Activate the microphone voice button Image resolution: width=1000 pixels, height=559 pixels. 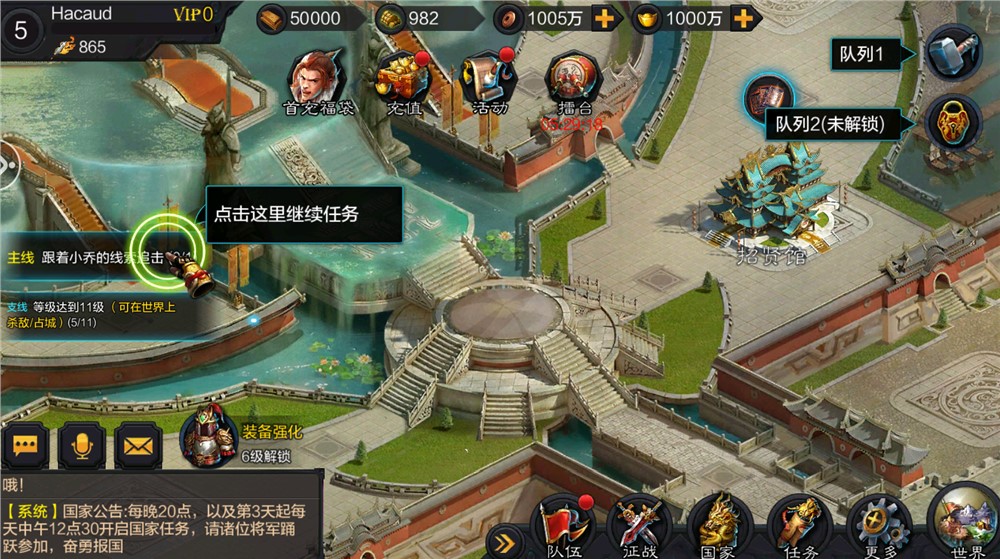82,446
